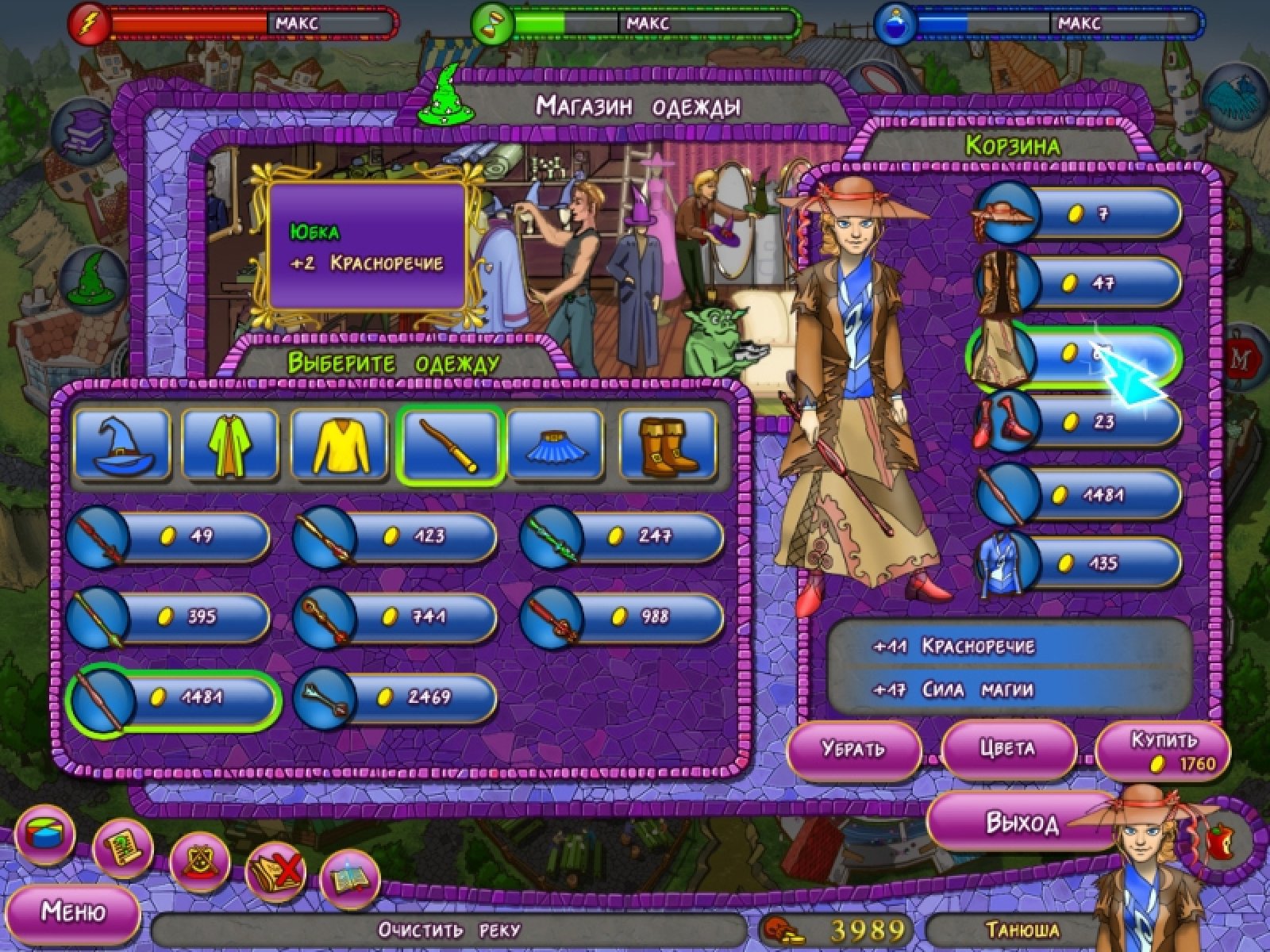Click the blue blouse cart item for 135

coord(1076,564)
